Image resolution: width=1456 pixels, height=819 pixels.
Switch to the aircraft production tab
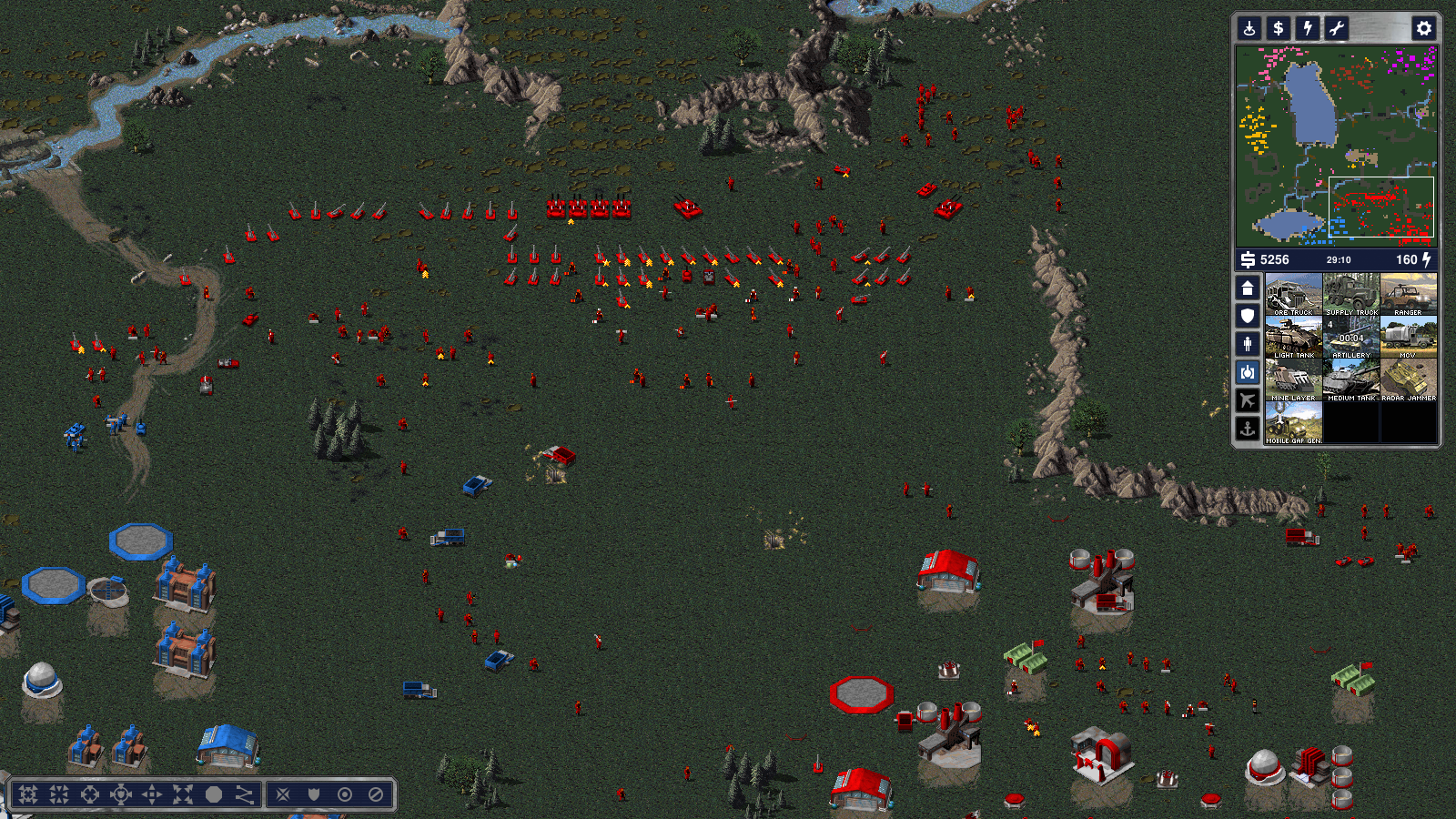[1248, 399]
